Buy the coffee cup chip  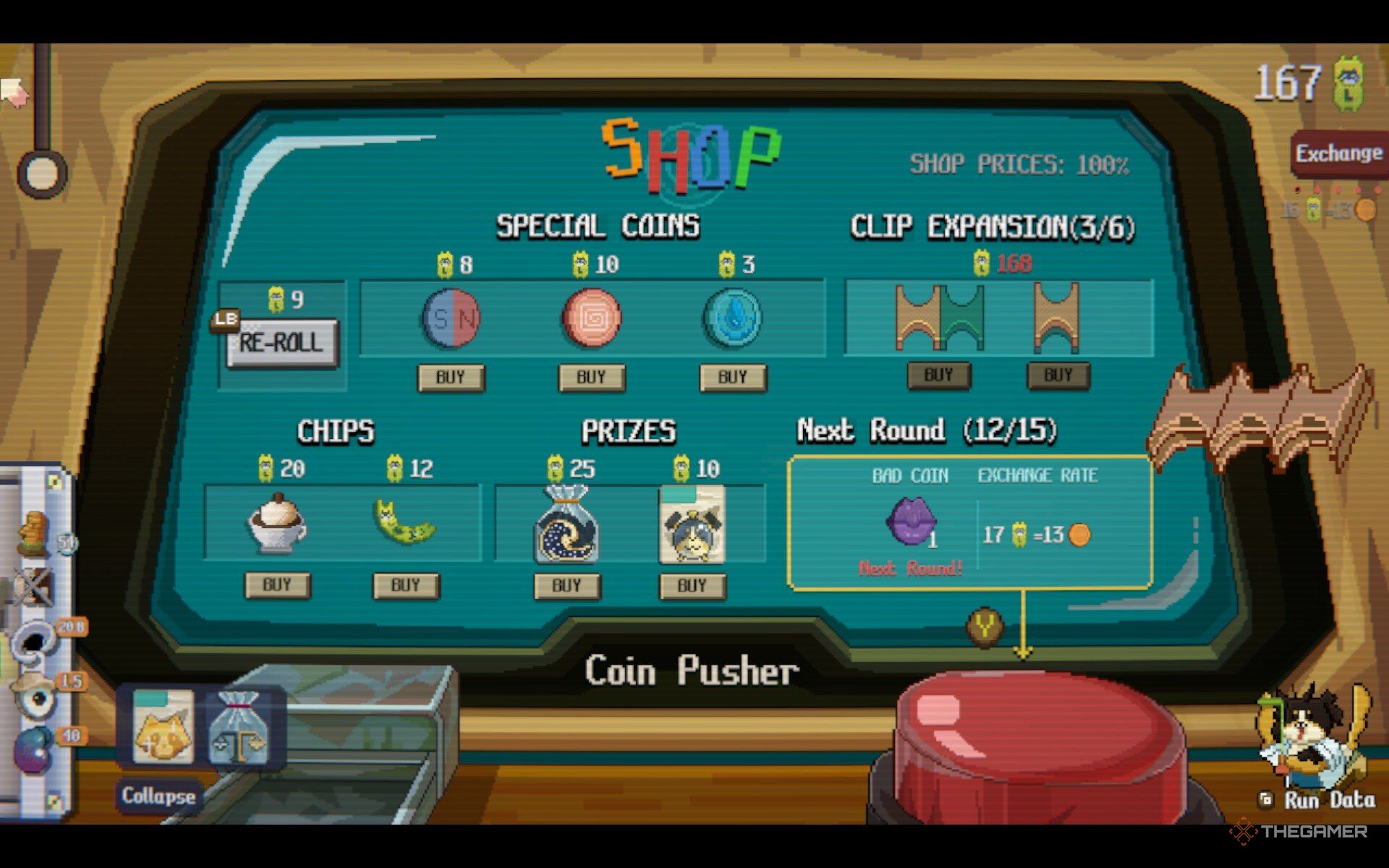pyautogui.click(x=278, y=584)
